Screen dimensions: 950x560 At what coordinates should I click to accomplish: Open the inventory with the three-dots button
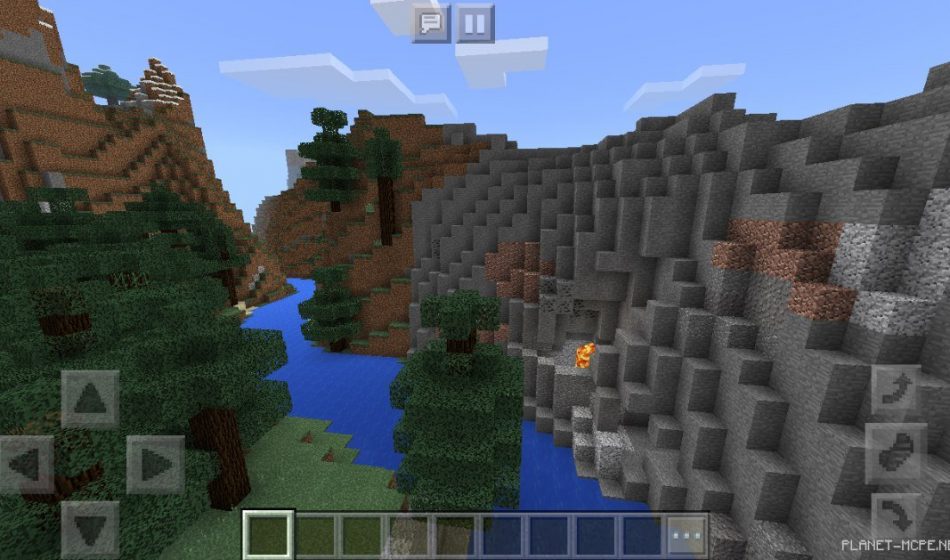(x=688, y=536)
